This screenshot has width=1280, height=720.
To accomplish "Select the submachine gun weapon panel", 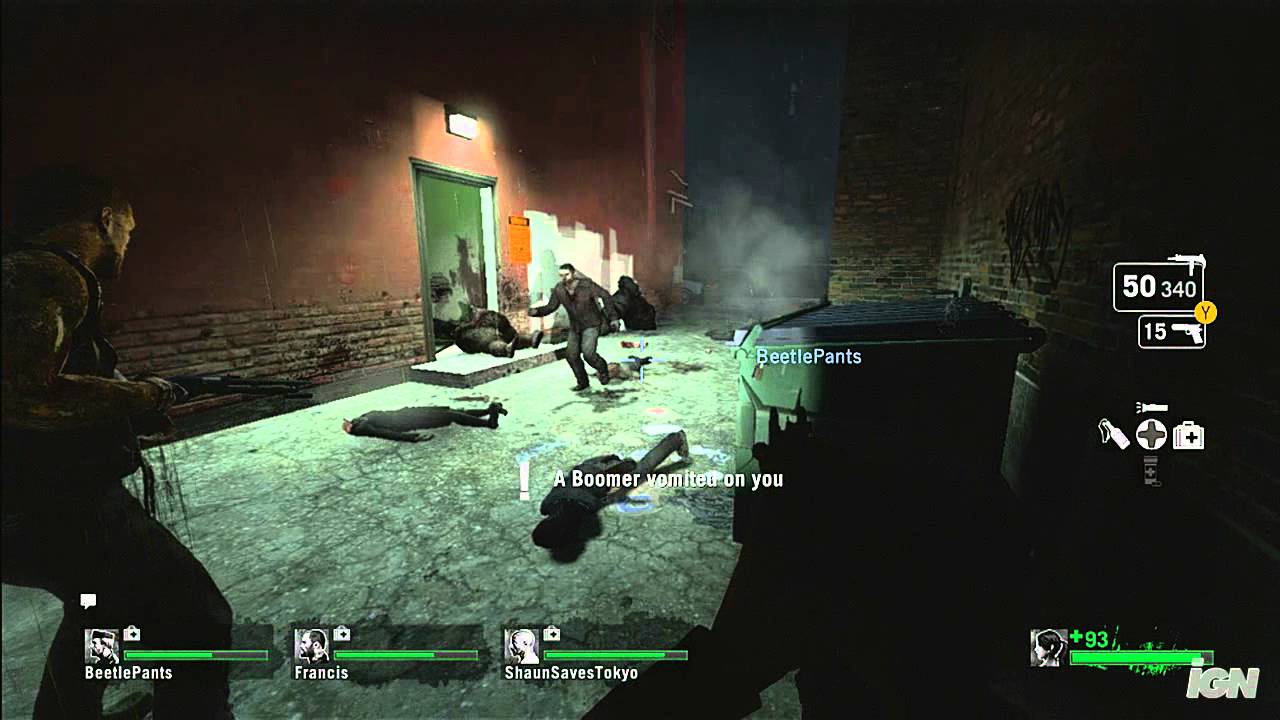I will [x=1159, y=287].
